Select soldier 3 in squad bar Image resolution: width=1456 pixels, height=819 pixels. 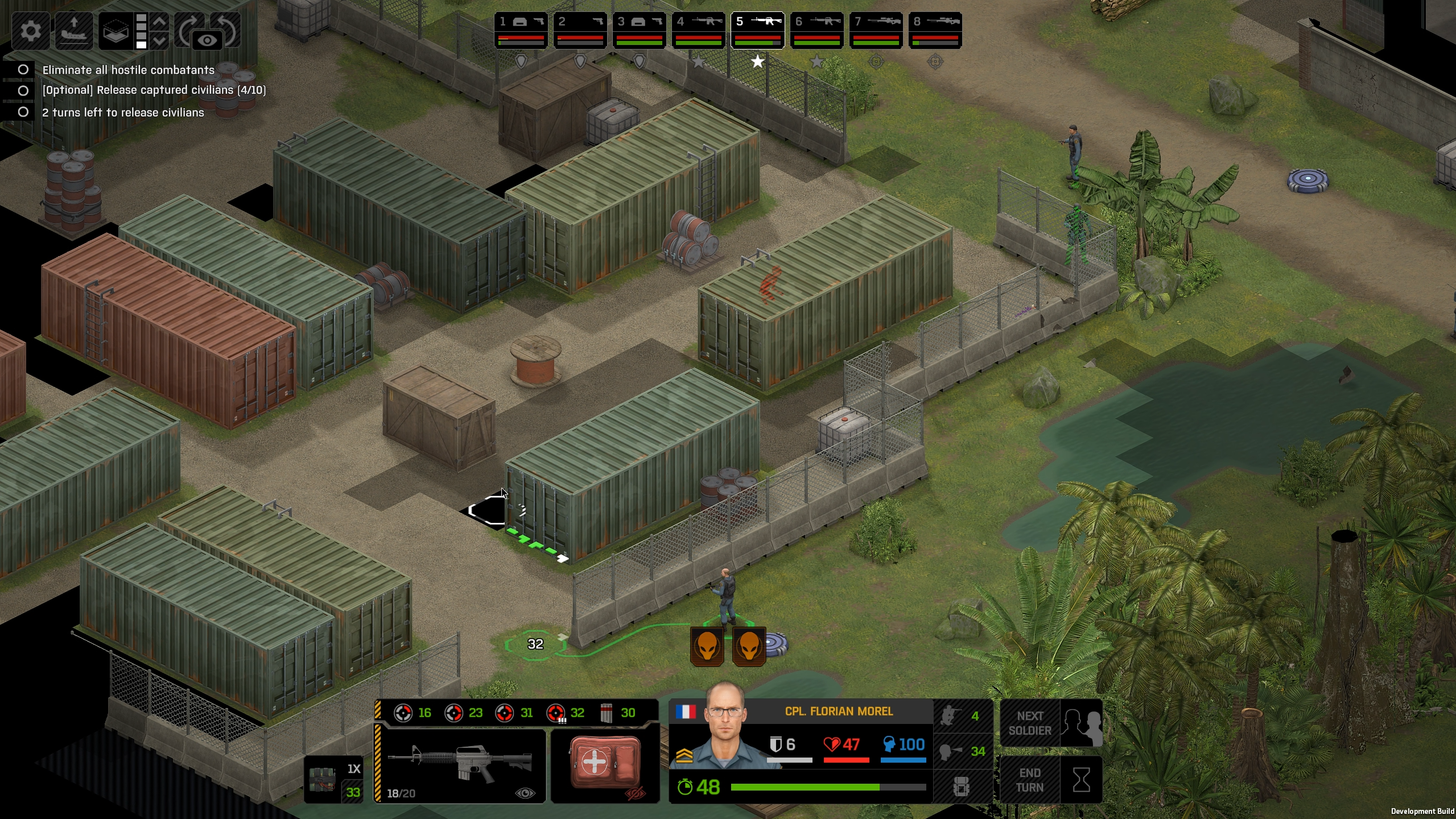pos(639,30)
